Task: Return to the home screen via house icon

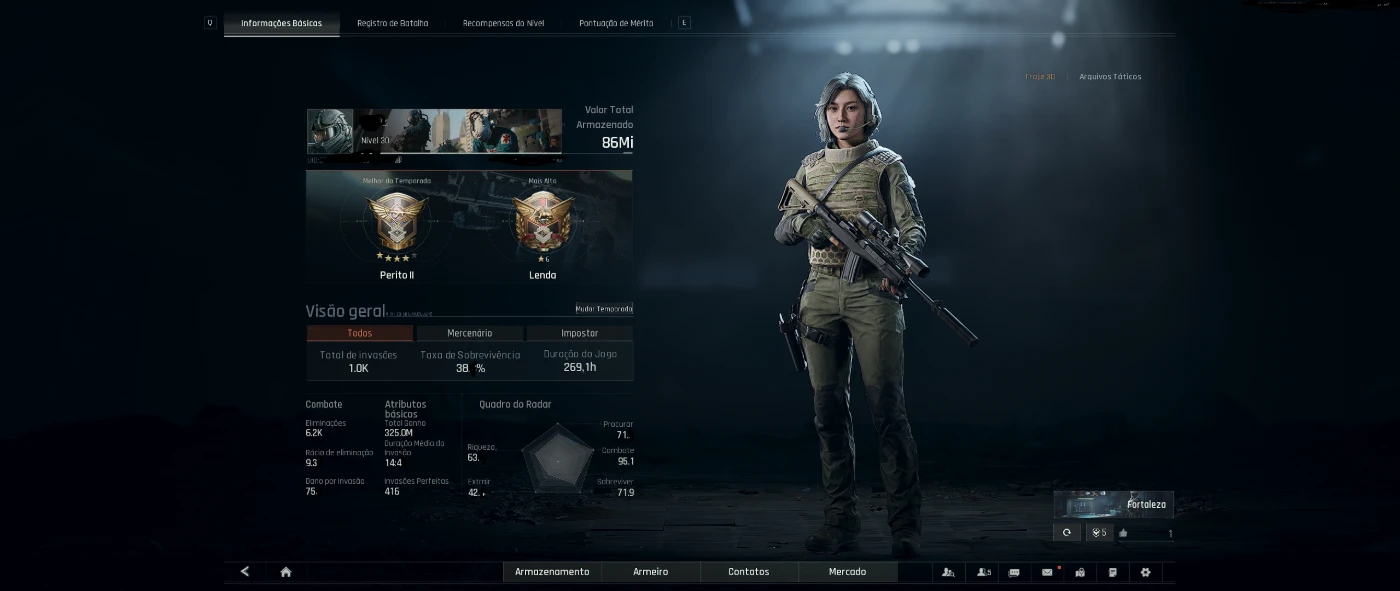Action: [x=286, y=572]
